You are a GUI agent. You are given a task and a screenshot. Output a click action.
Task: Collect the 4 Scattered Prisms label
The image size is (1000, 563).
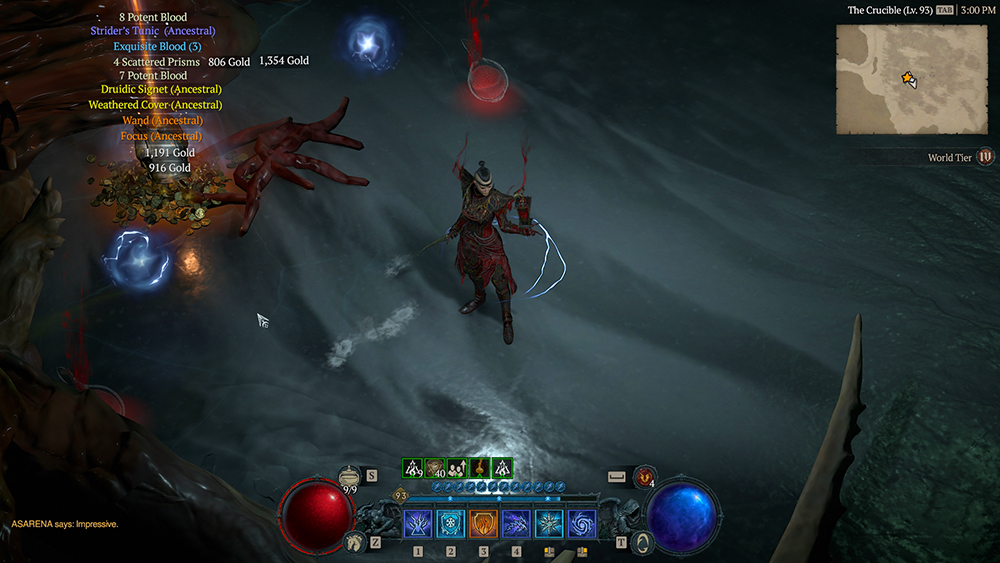(x=157, y=61)
